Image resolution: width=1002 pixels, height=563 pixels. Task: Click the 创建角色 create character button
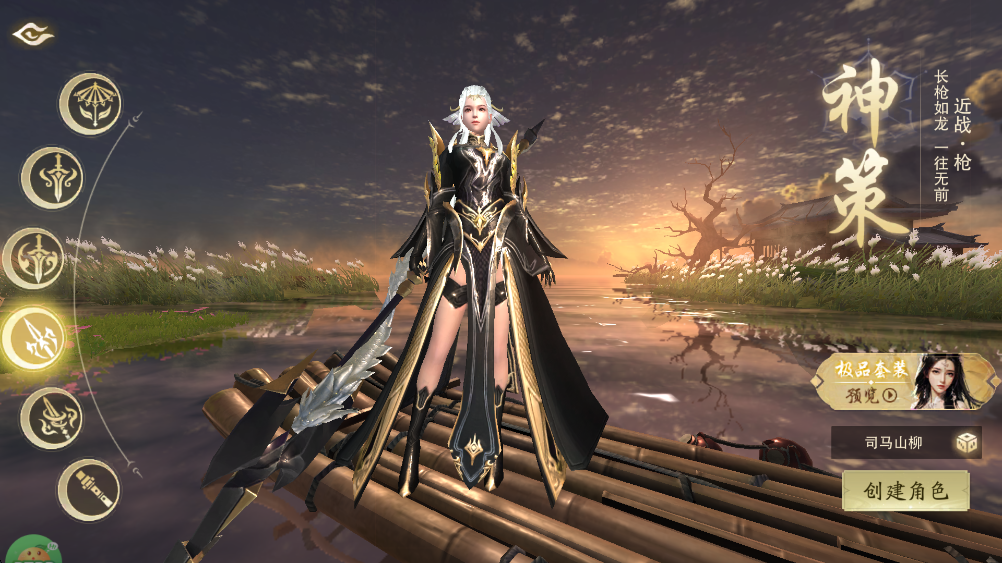coord(905,491)
